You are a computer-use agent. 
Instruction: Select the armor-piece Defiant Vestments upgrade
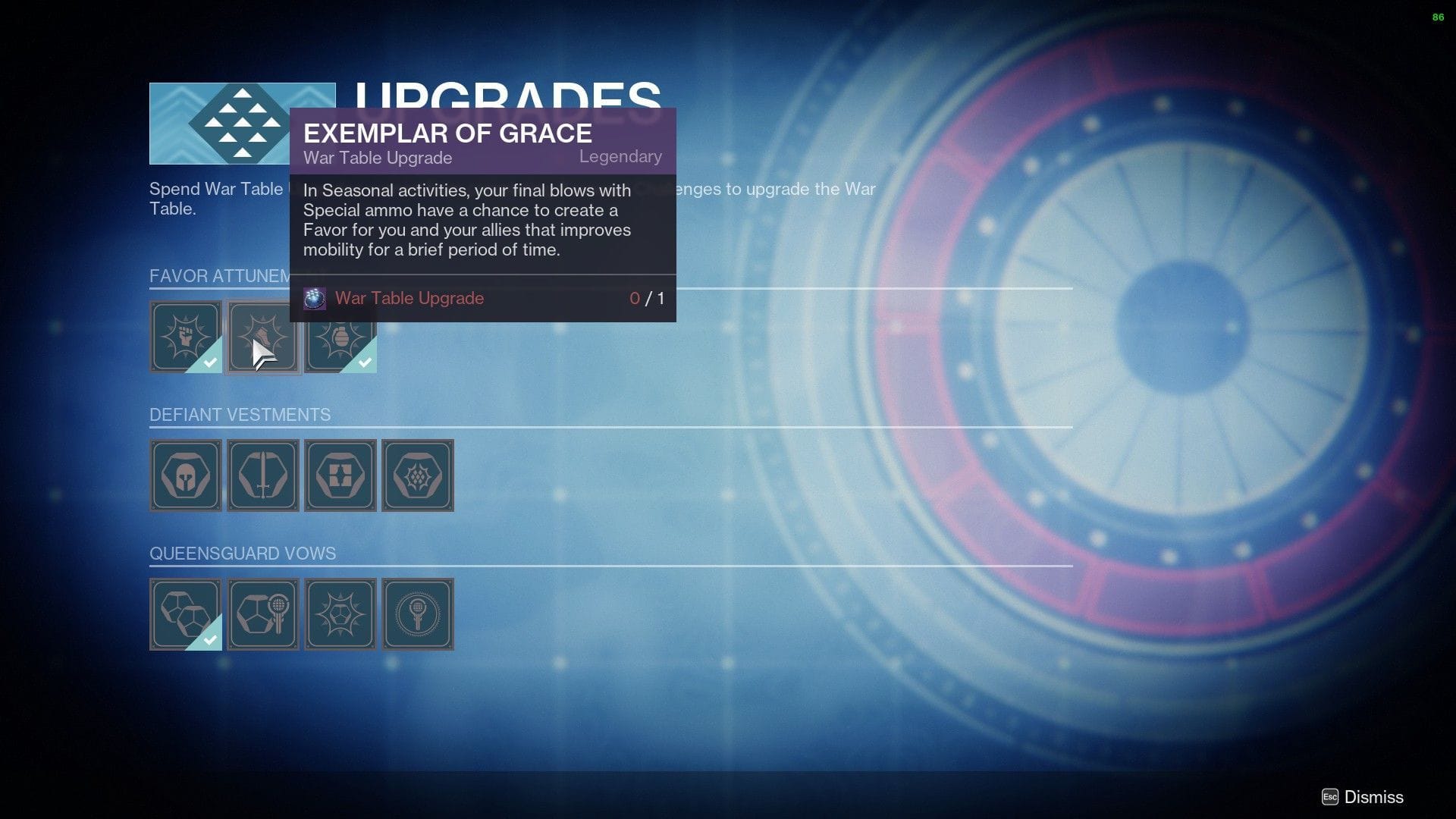coord(340,475)
